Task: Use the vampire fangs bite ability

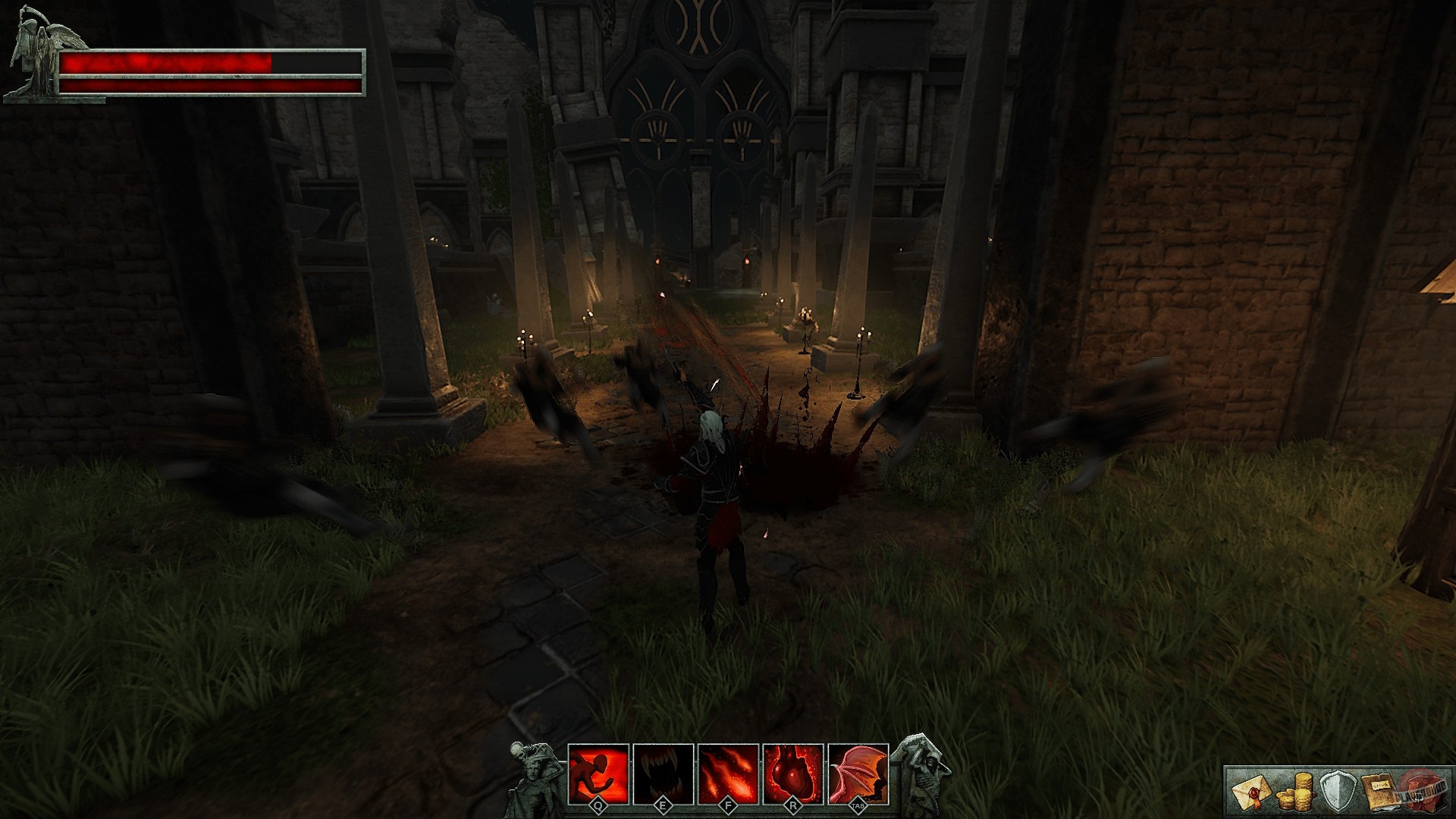Action: tap(664, 773)
